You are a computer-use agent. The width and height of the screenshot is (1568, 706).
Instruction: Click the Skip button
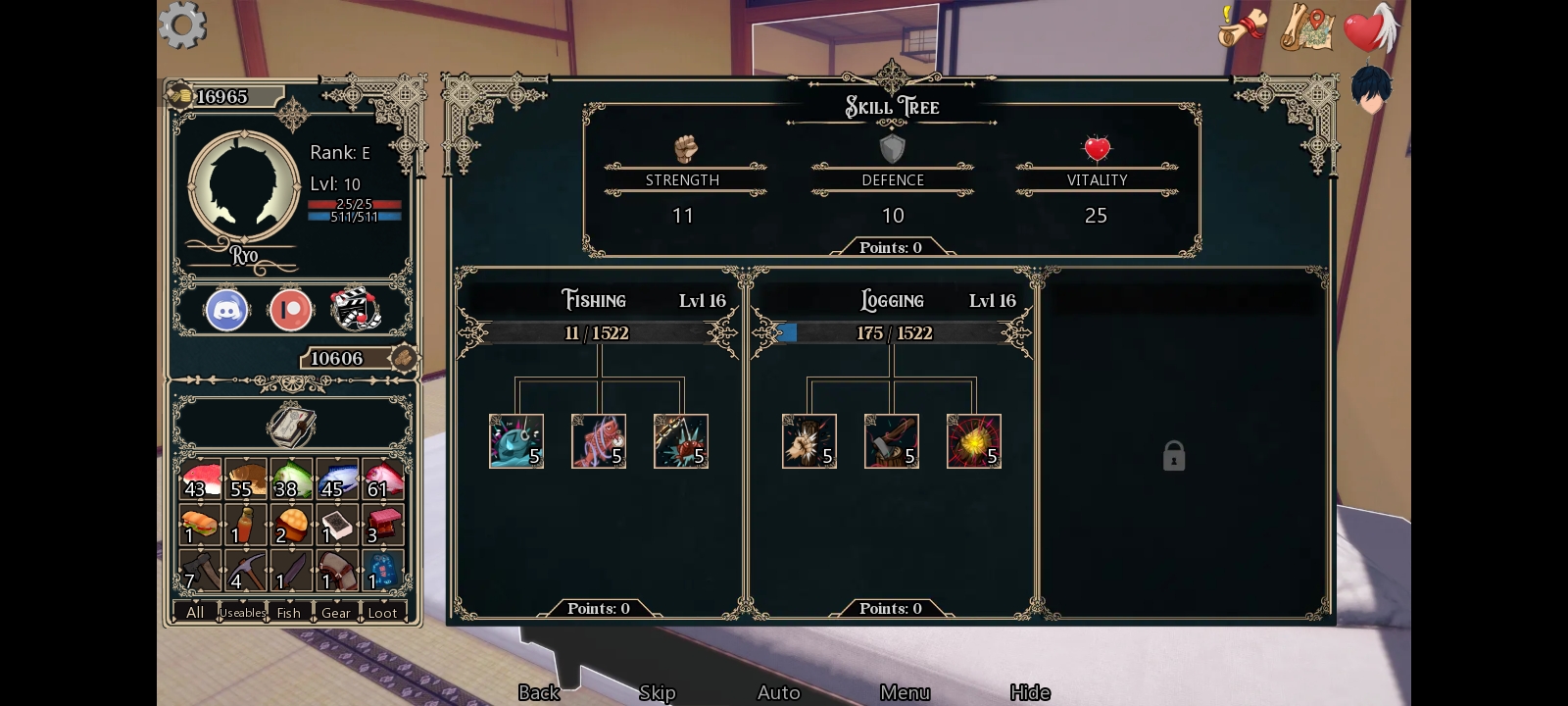[657, 692]
